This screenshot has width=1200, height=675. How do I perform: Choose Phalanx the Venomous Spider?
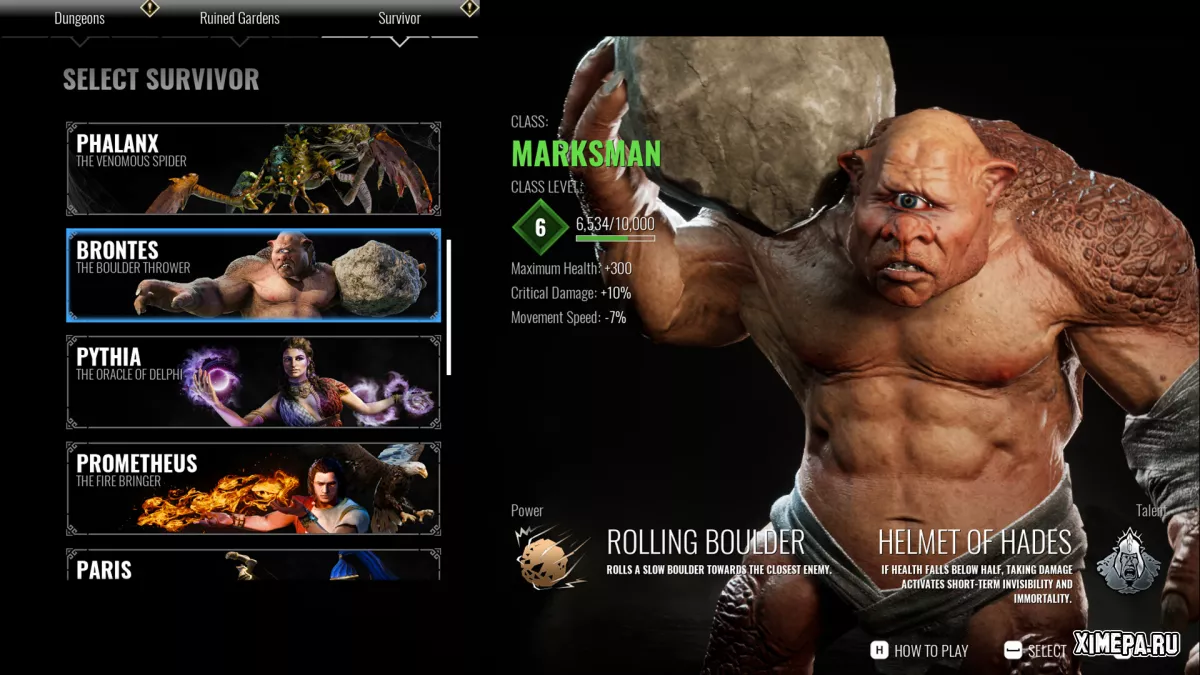coord(253,168)
